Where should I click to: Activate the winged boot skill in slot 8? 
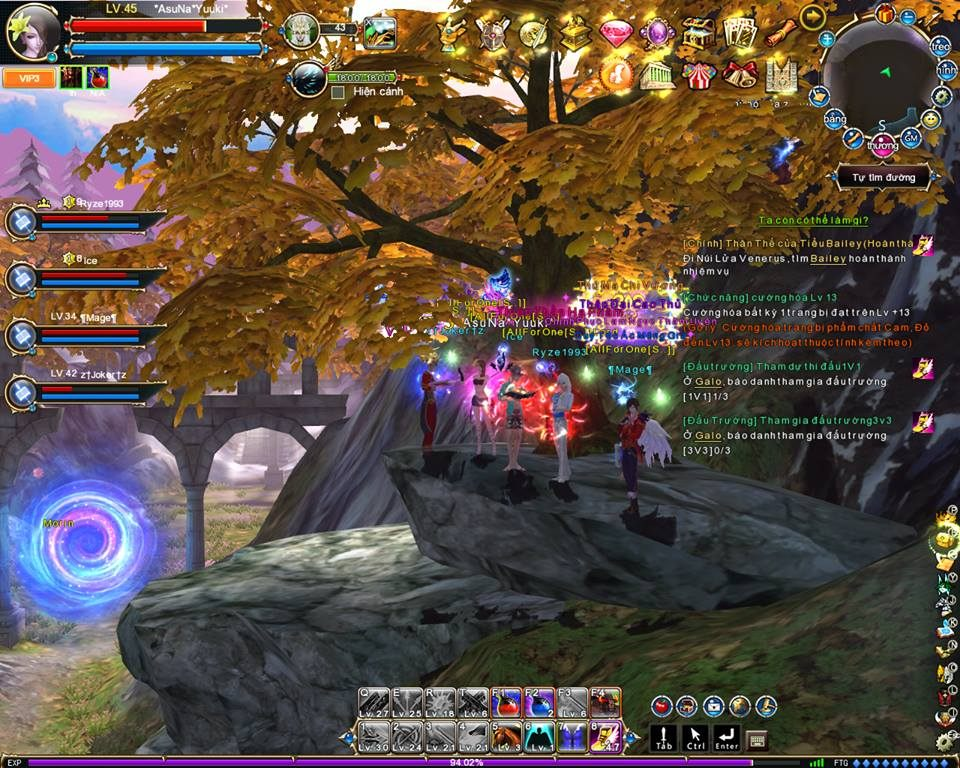click(x=606, y=737)
